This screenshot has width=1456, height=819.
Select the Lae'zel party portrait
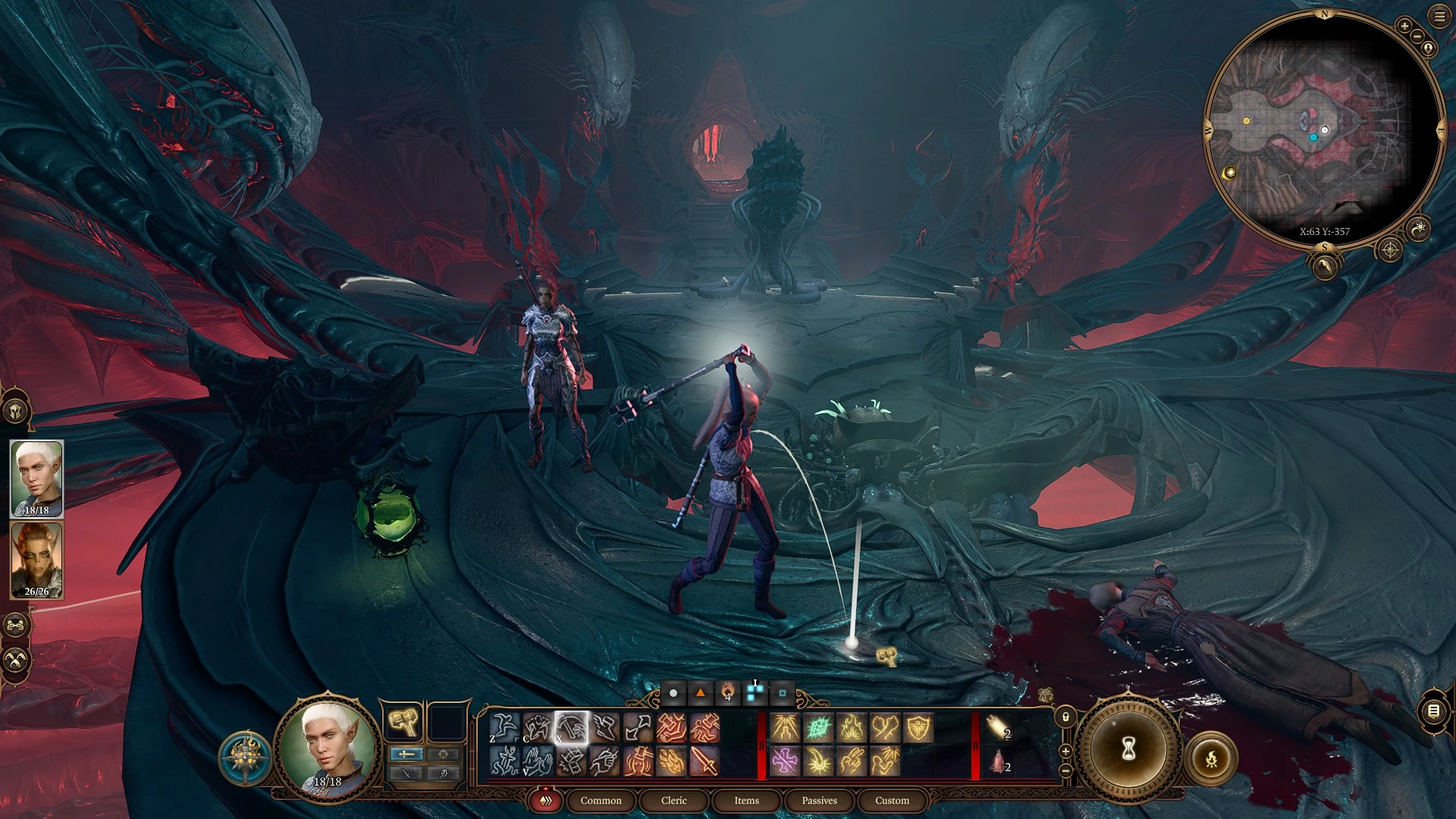click(36, 560)
